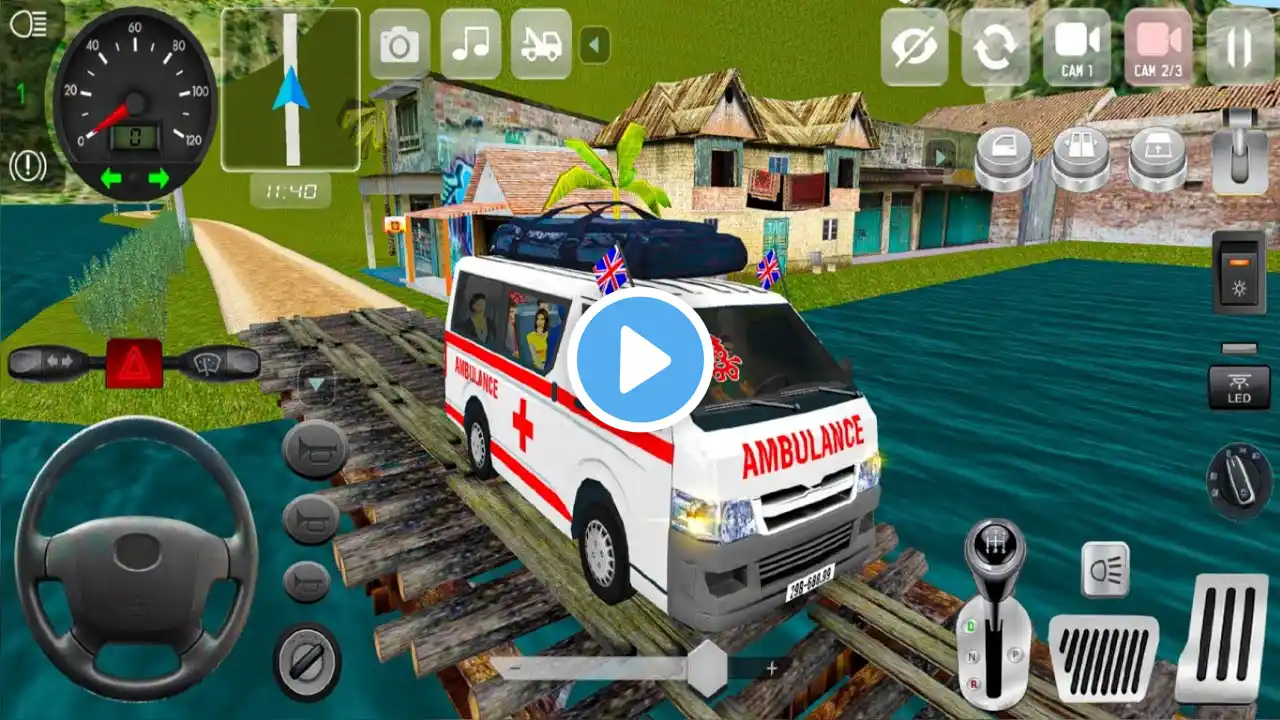Collapse the top toolbar with the arrow
The height and width of the screenshot is (720, 1280).
pyautogui.click(x=595, y=45)
